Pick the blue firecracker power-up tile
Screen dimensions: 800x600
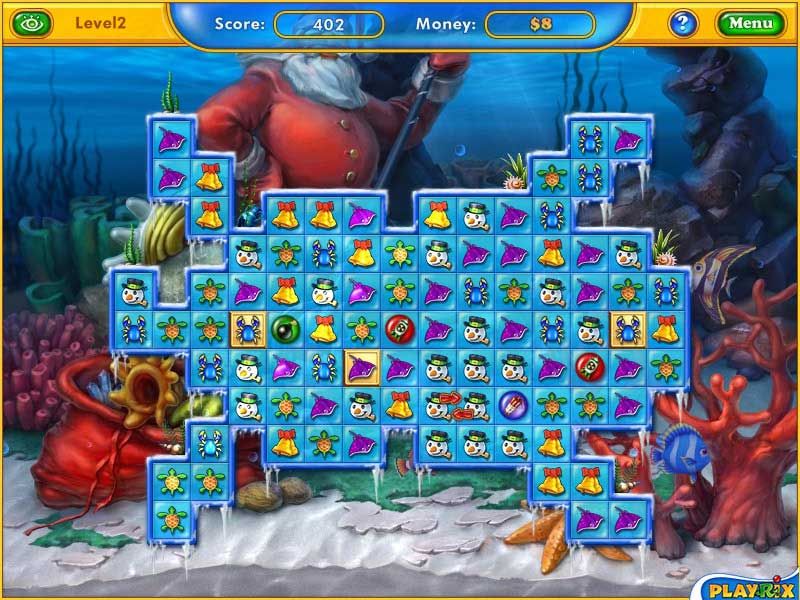pyautogui.click(x=509, y=404)
